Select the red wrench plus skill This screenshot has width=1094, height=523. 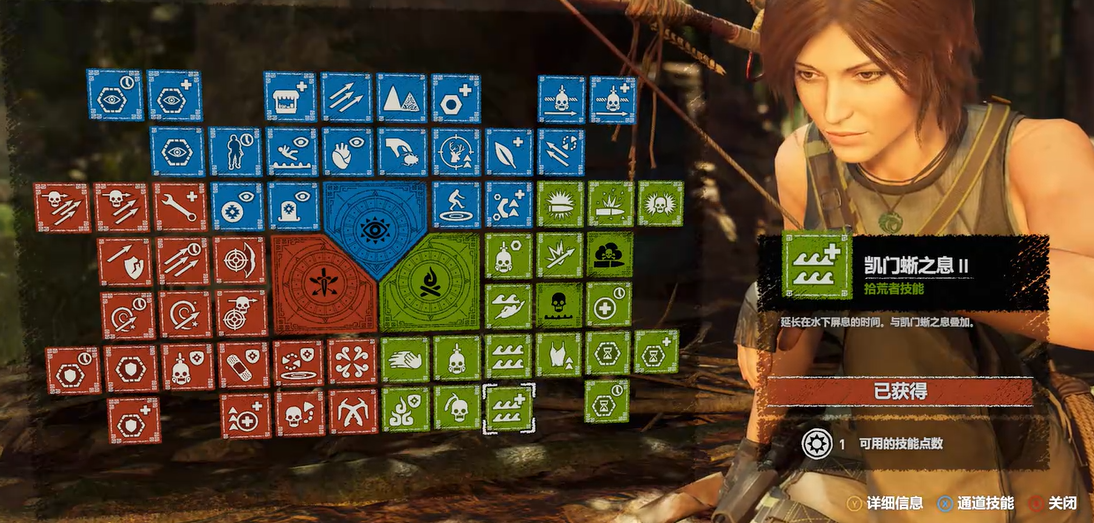(180, 207)
